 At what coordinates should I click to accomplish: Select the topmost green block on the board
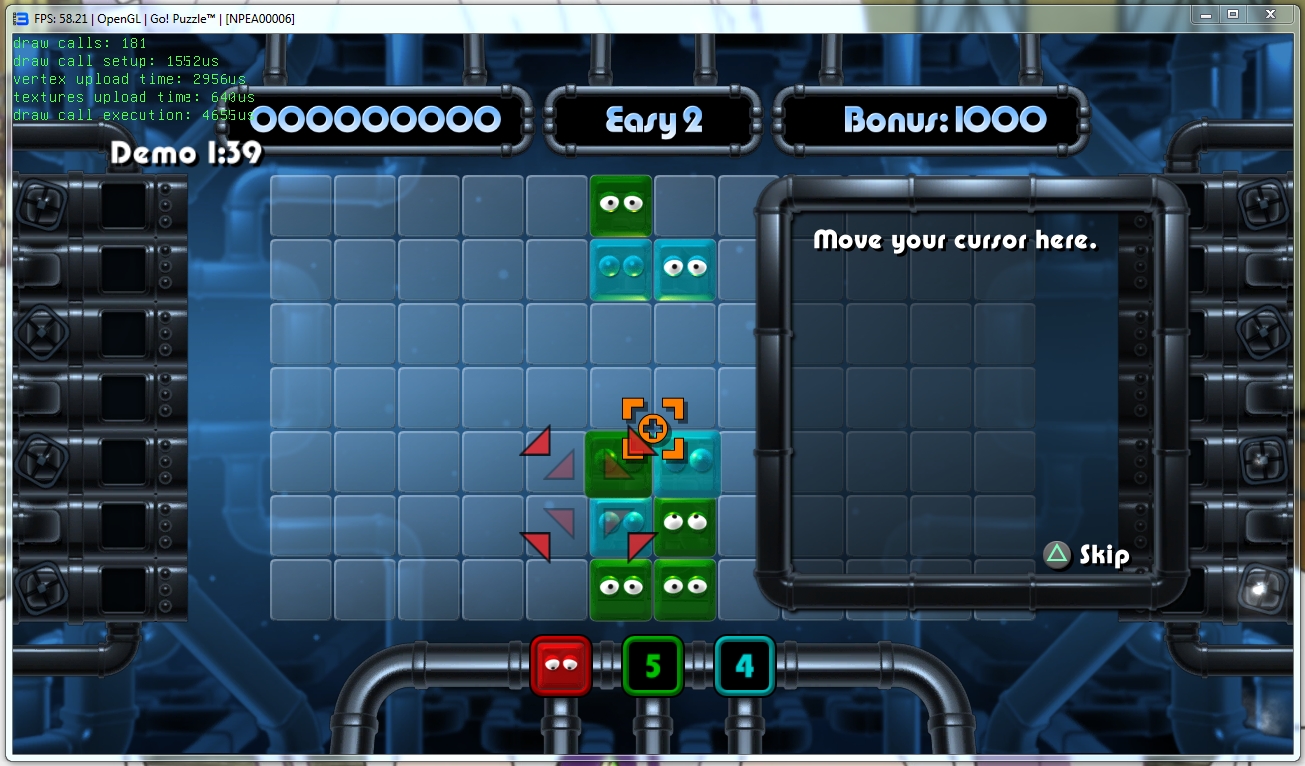pyautogui.click(x=621, y=206)
